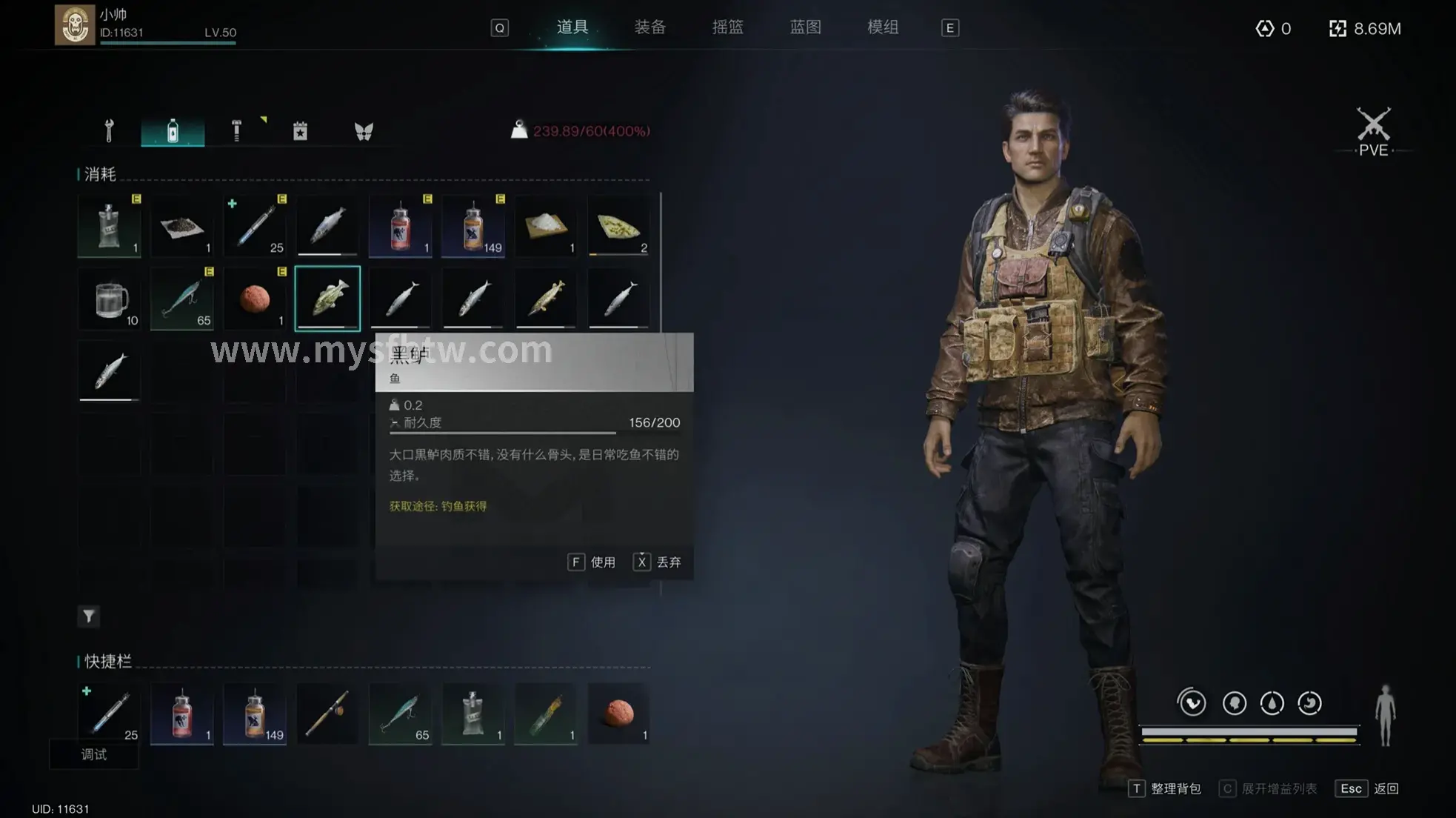Viewport: 1456px width, 818px height.
Task: Open the 摇篮 tab
Action: (727, 27)
